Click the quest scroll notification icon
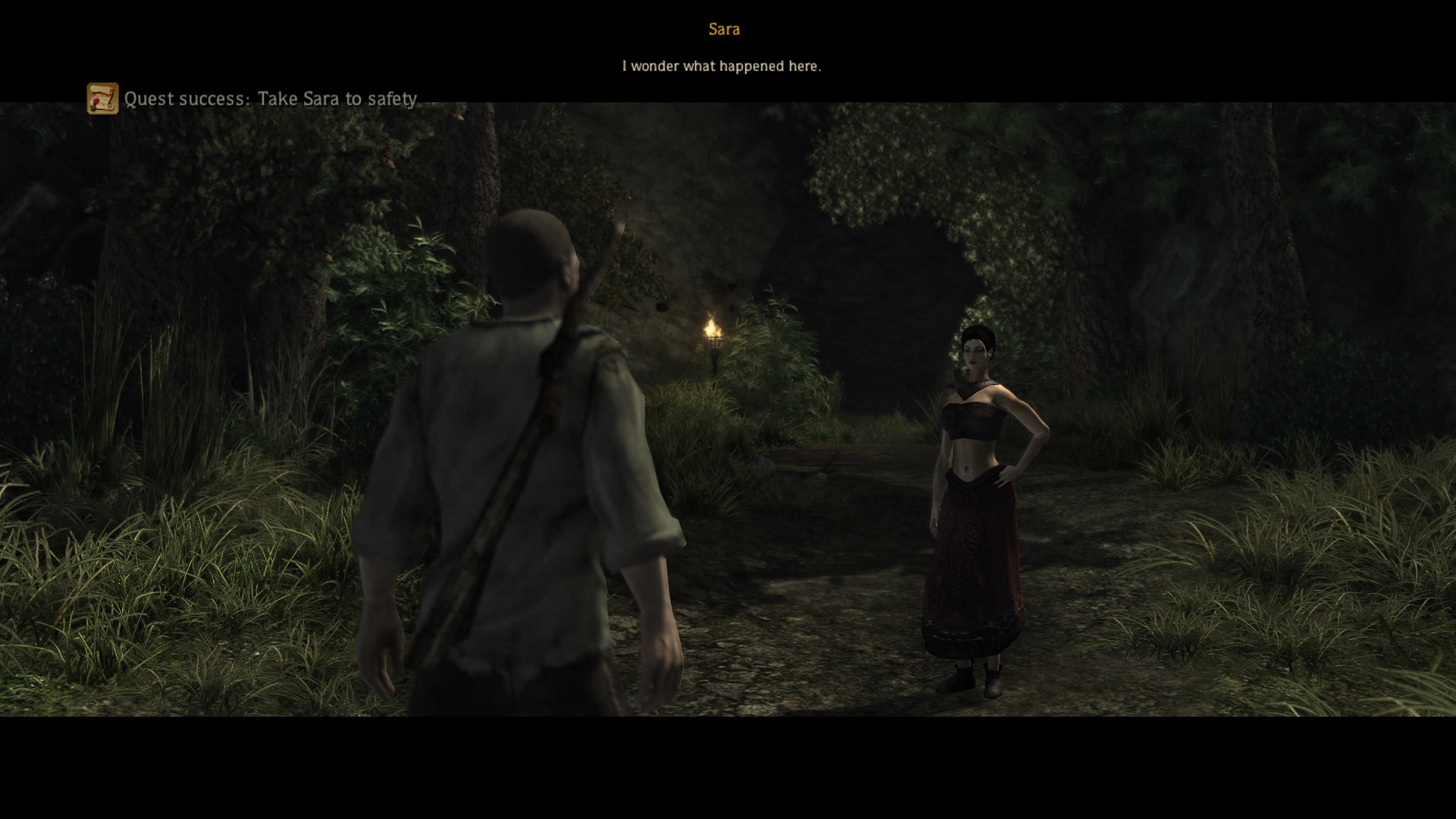The image size is (1456, 819). pos(102,99)
